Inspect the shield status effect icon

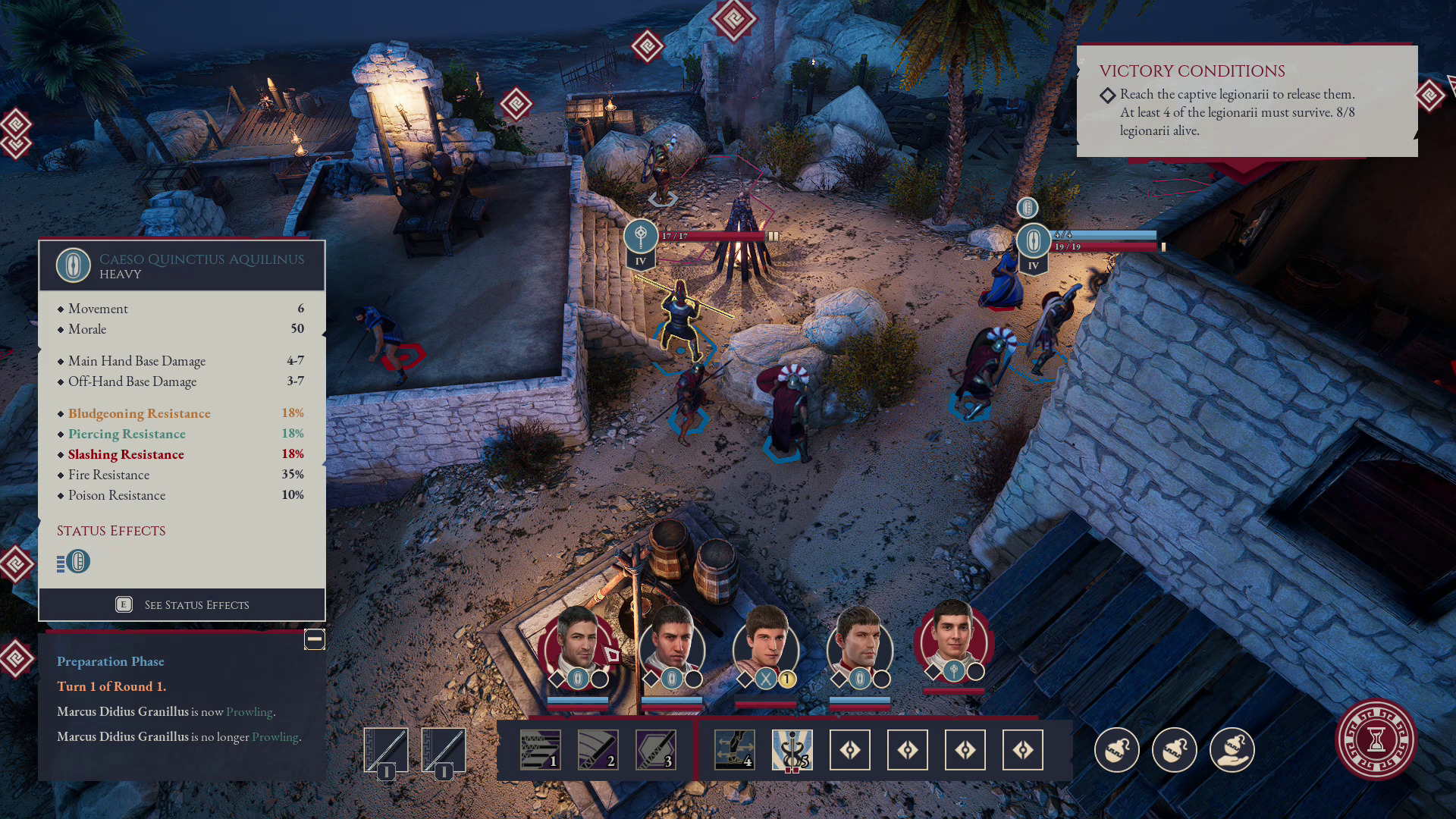pyautogui.click(x=77, y=562)
